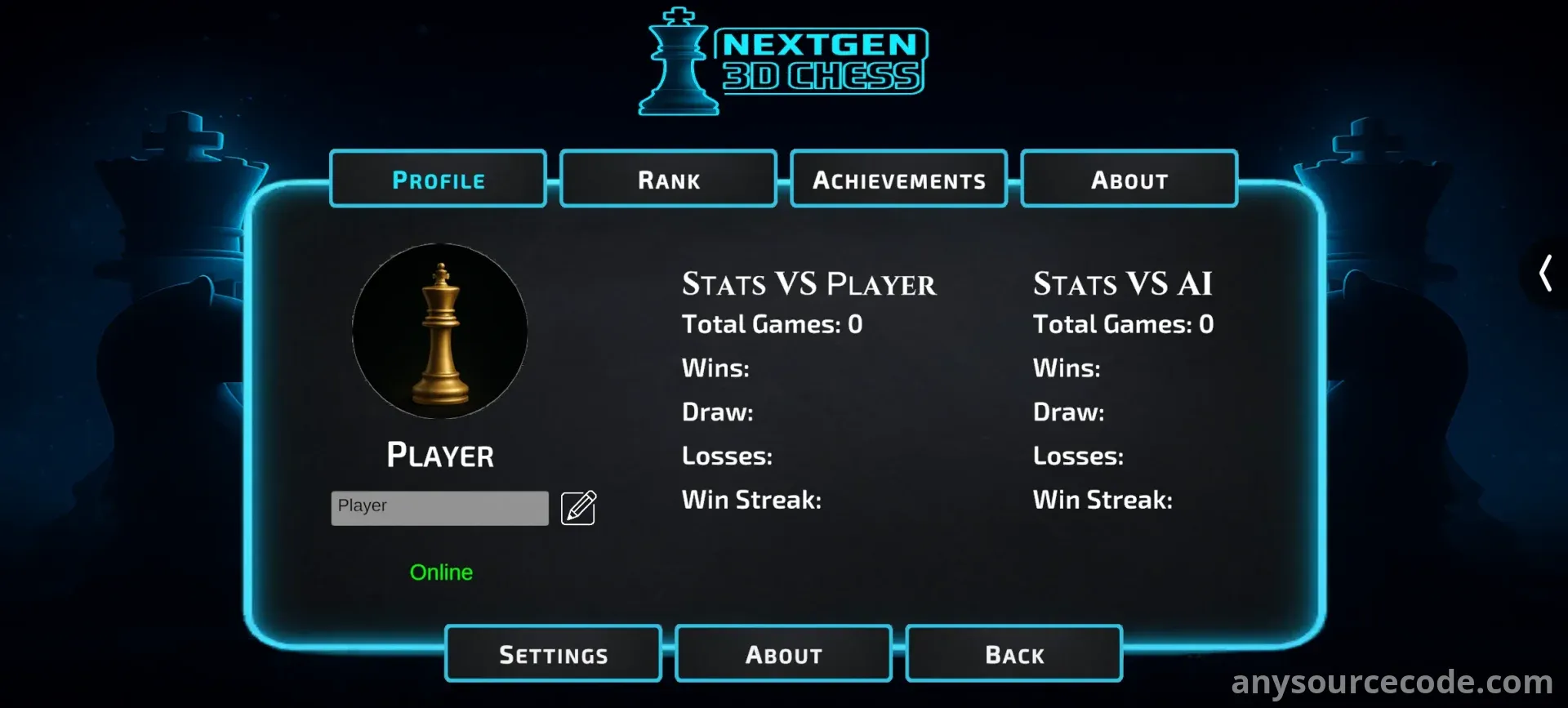Focus the Player name text field
The width and height of the screenshot is (1568, 708).
[x=439, y=508]
